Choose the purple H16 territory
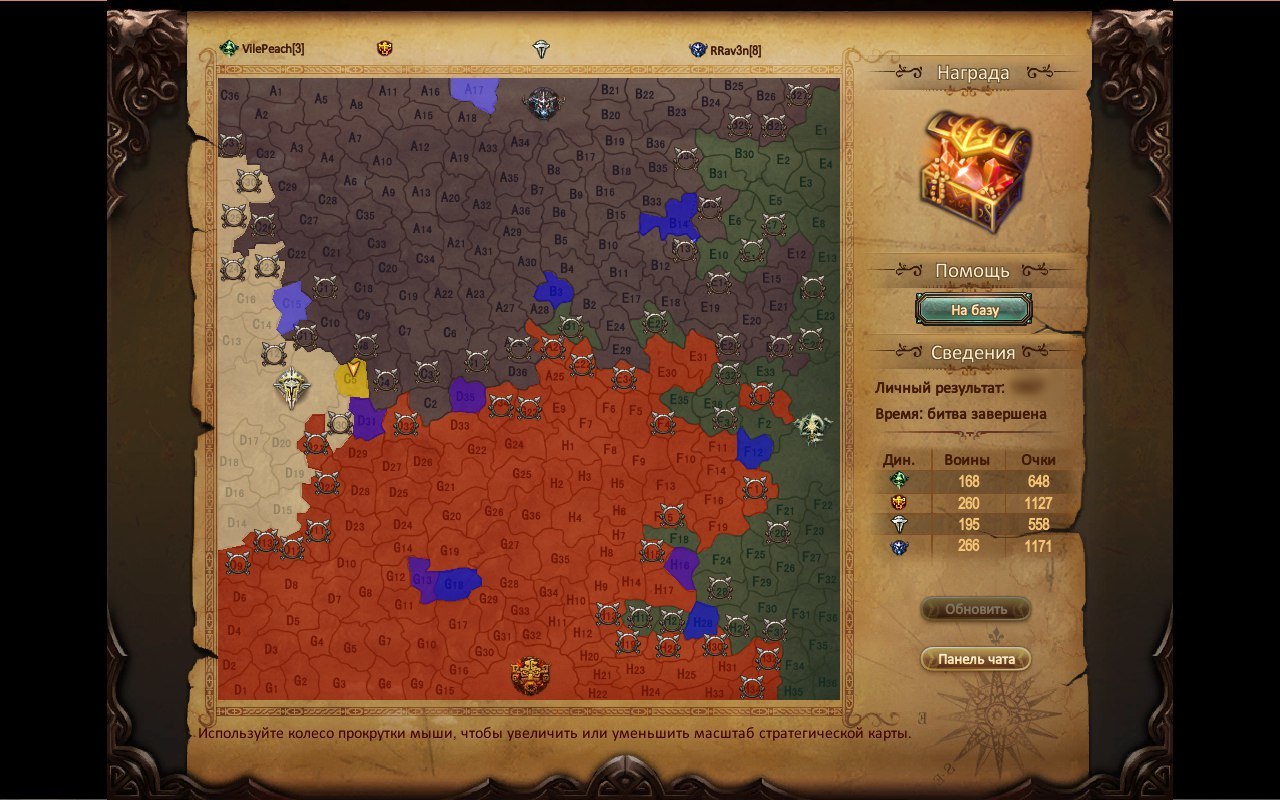Image resolution: width=1280 pixels, height=800 pixels. 682,564
